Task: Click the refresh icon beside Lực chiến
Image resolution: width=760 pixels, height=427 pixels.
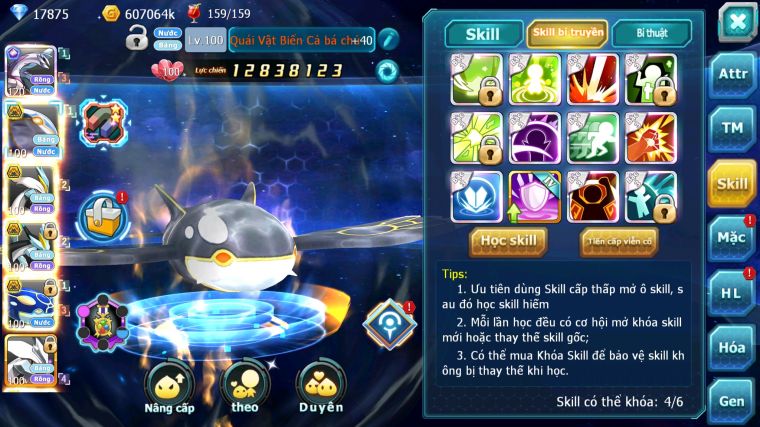Action: click(x=386, y=71)
